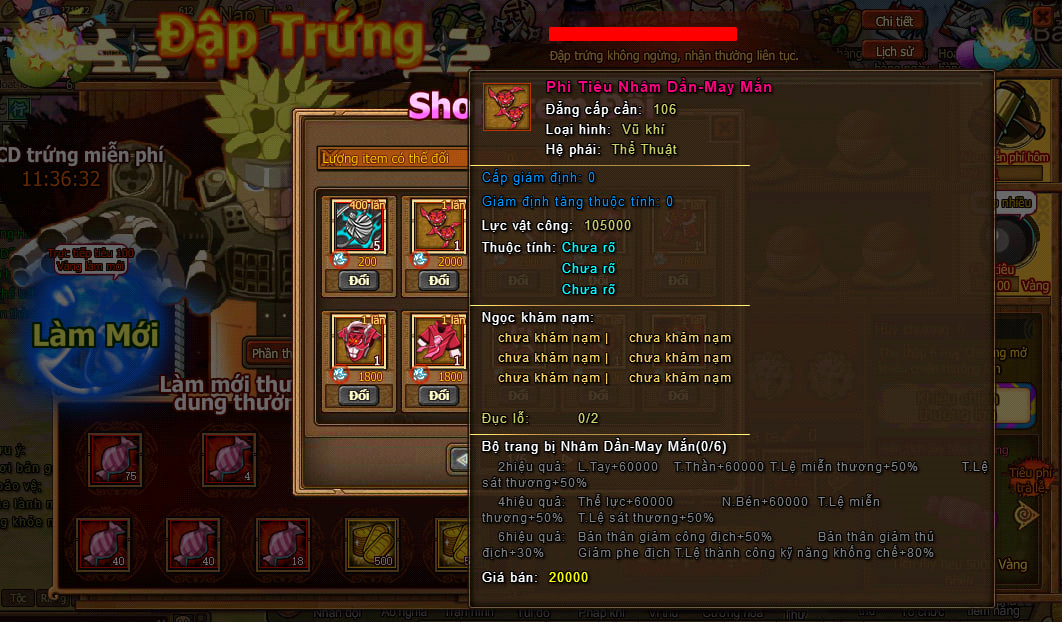The height and width of the screenshot is (622, 1062).
Task: Select the candy reward with quantity 75
Action: click(x=115, y=459)
